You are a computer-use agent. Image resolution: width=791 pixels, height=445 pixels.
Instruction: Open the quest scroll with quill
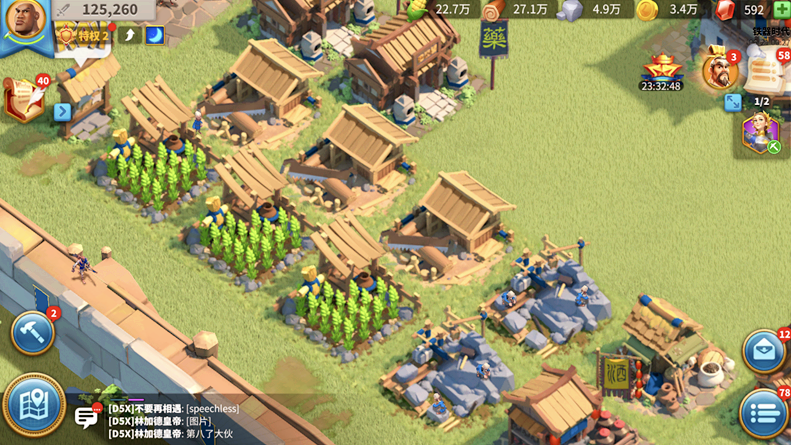tap(24, 99)
